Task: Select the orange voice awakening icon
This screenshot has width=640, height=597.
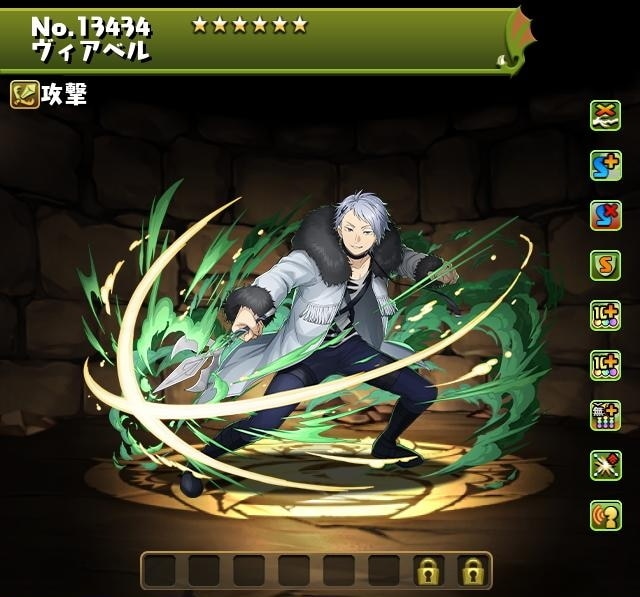Action: tap(605, 516)
